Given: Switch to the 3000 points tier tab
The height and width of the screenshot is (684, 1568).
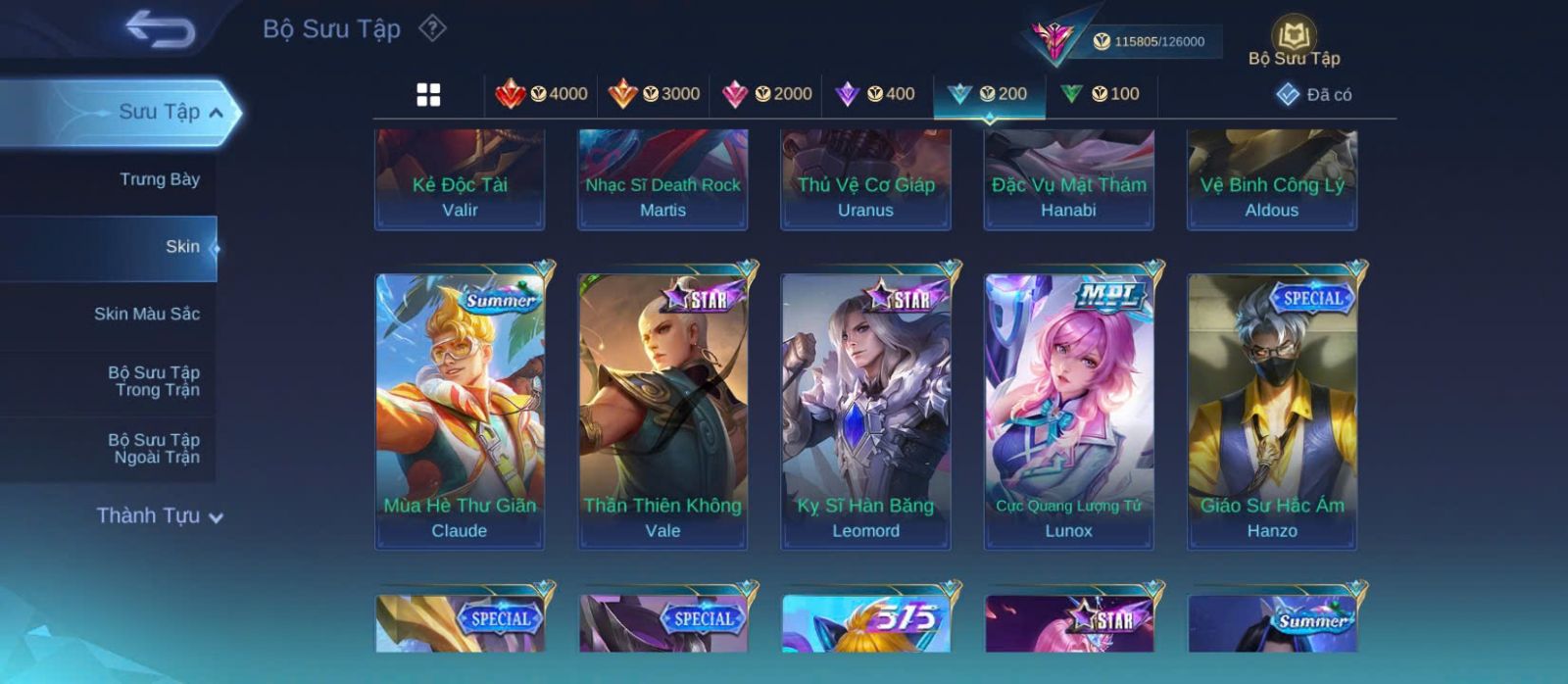Looking at the screenshot, I should coord(654,94).
